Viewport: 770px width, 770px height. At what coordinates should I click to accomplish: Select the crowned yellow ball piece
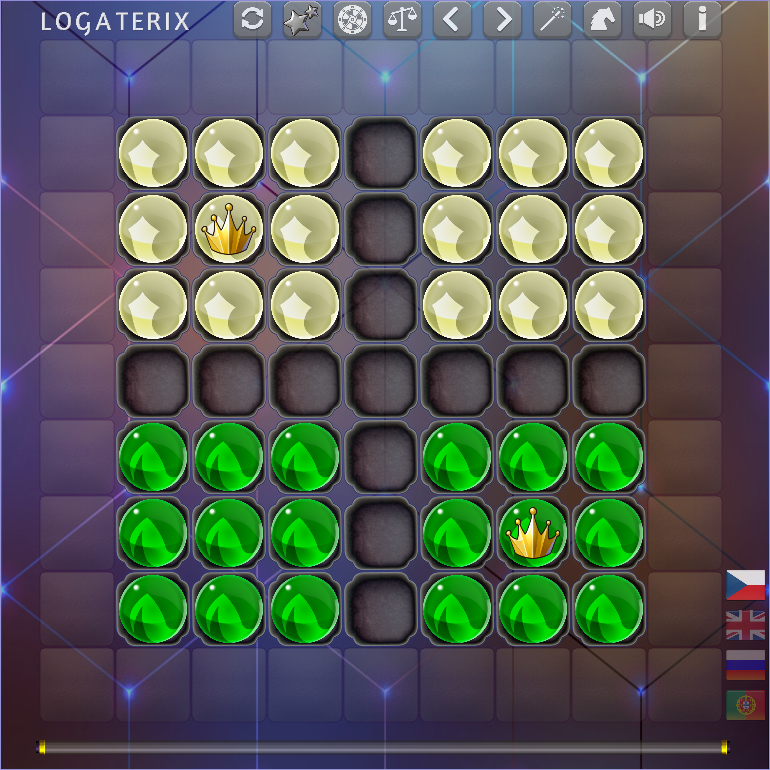click(229, 230)
